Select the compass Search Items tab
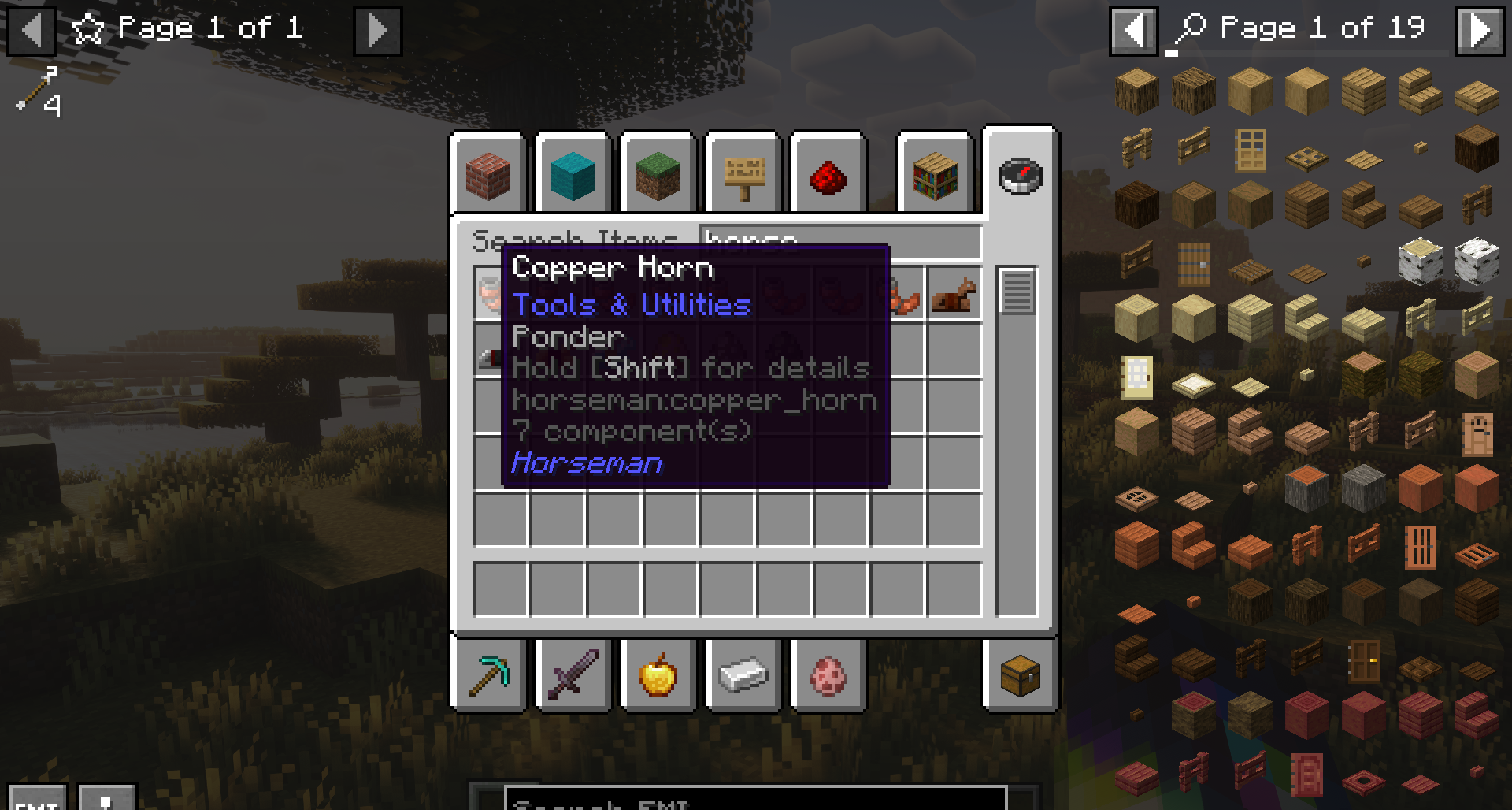1512x810 pixels. (x=1020, y=176)
